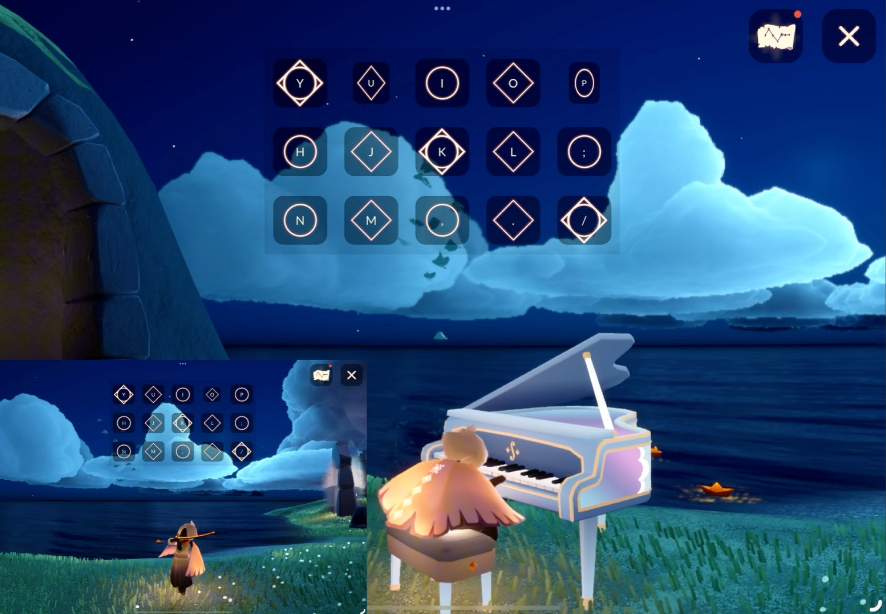Hit the large M note key

pyautogui.click(x=371, y=219)
